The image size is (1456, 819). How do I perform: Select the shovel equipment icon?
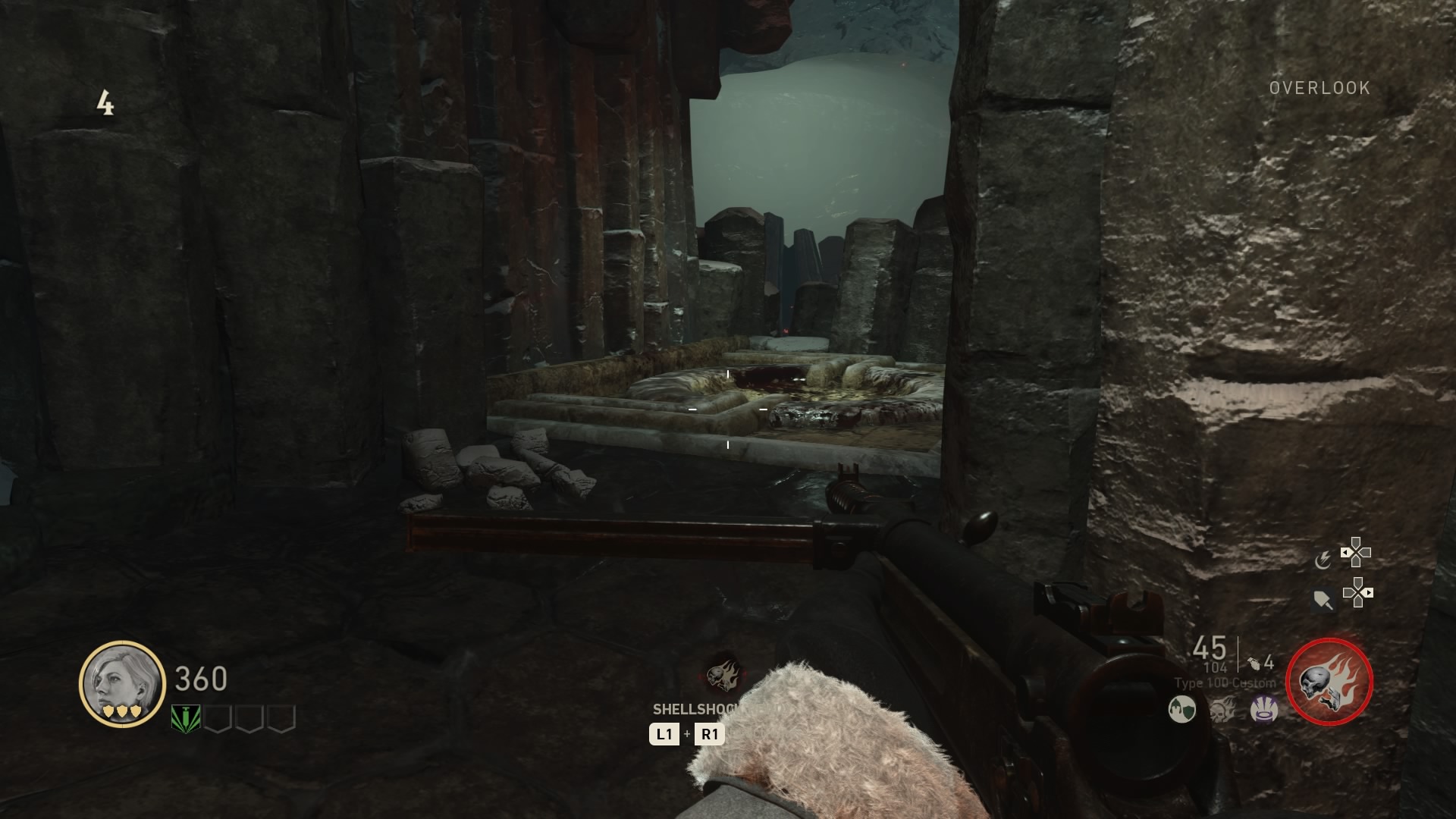click(1322, 599)
